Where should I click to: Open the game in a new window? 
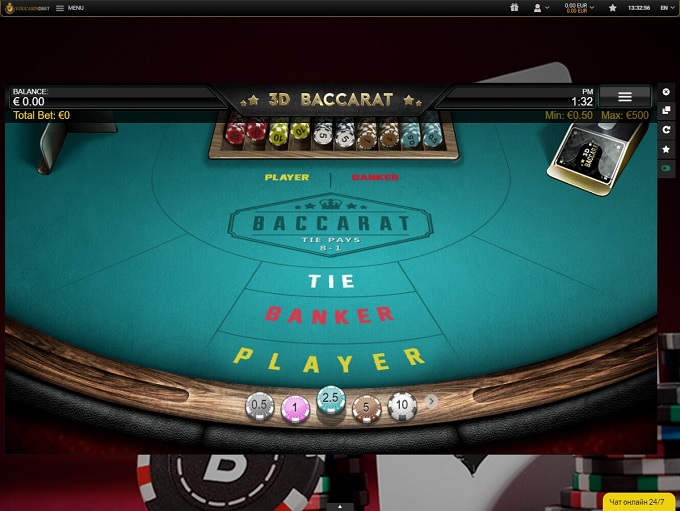pos(667,110)
